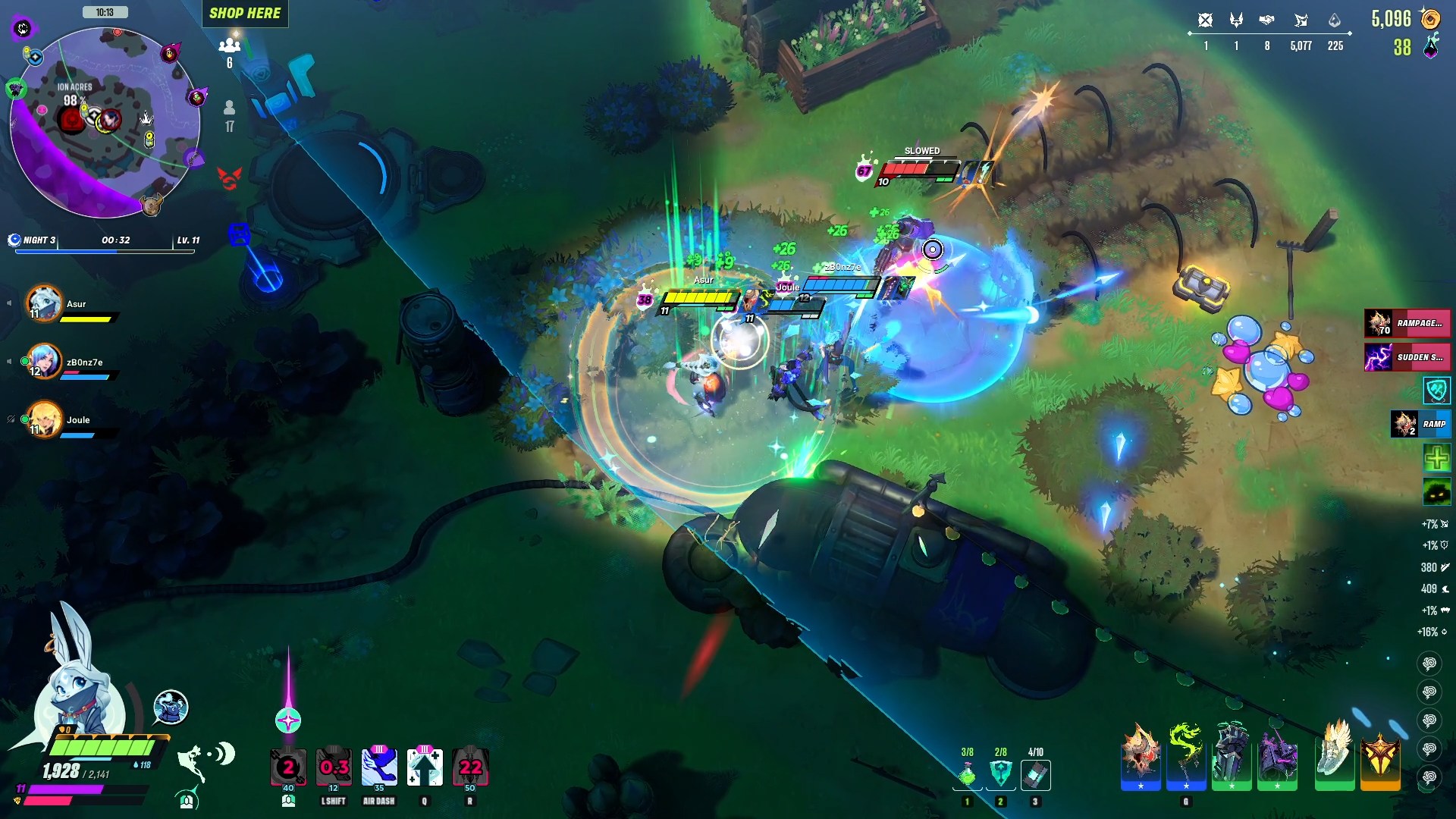Use the green health potion consumable
Viewport: 1456px width, 819px height.
(967, 774)
